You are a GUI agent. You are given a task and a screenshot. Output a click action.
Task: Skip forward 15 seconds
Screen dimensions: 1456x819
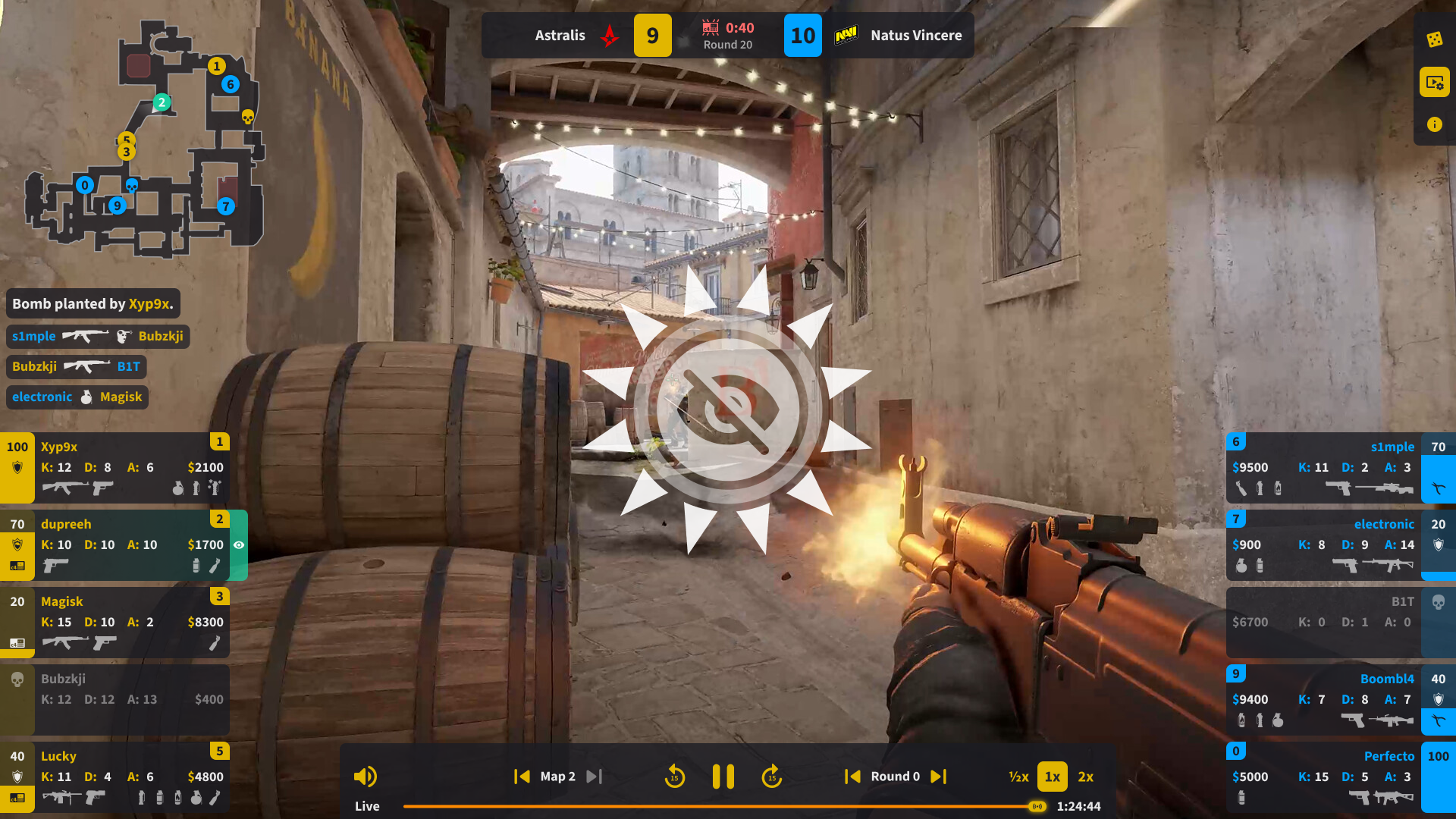[x=771, y=776]
